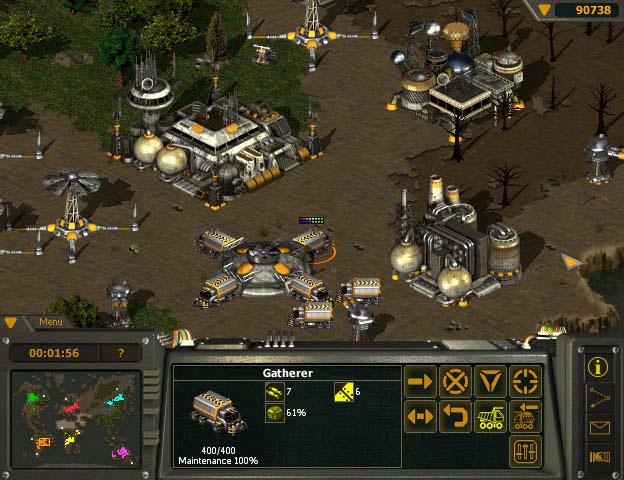This screenshot has width=624, height=480.
Task: Click the waypoint path sidebar button
Action: (x=600, y=397)
